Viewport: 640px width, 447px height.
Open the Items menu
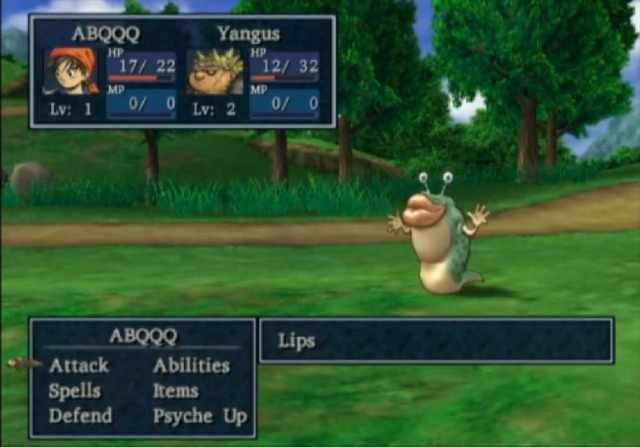coord(175,391)
